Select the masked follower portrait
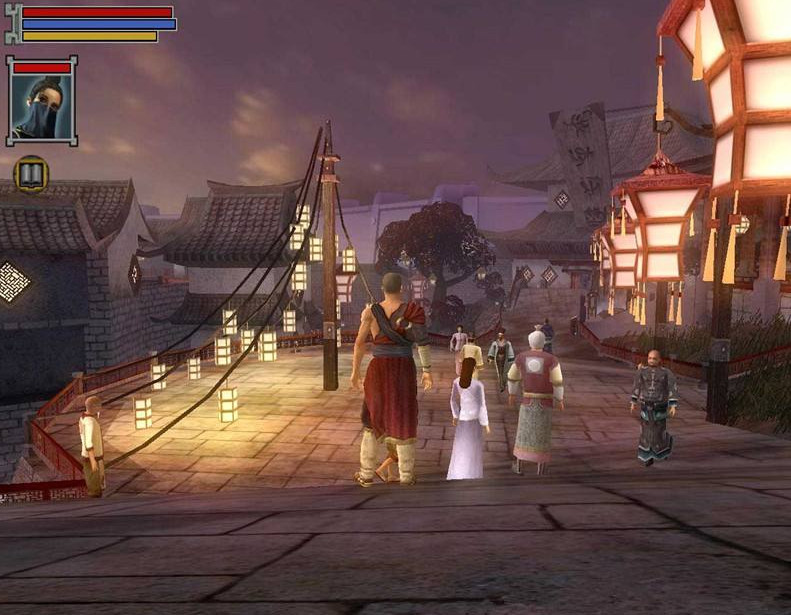Viewport: 791px width, 615px height. pyautogui.click(x=41, y=106)
